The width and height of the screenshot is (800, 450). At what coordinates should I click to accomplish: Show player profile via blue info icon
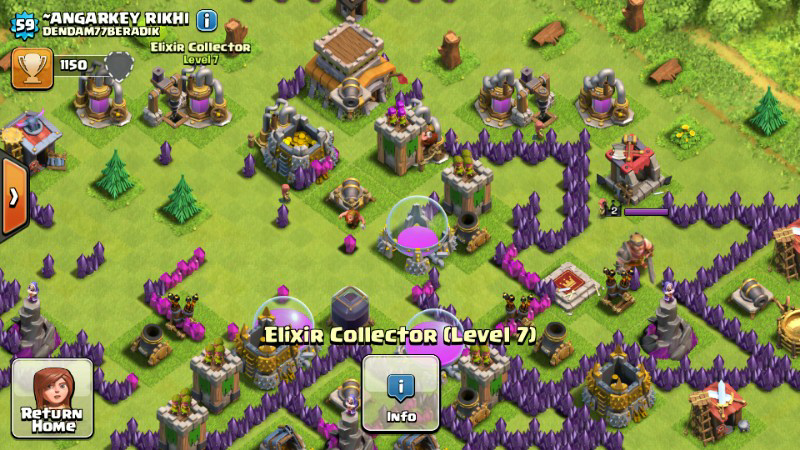pyautogui.click(x=207, y=19)
